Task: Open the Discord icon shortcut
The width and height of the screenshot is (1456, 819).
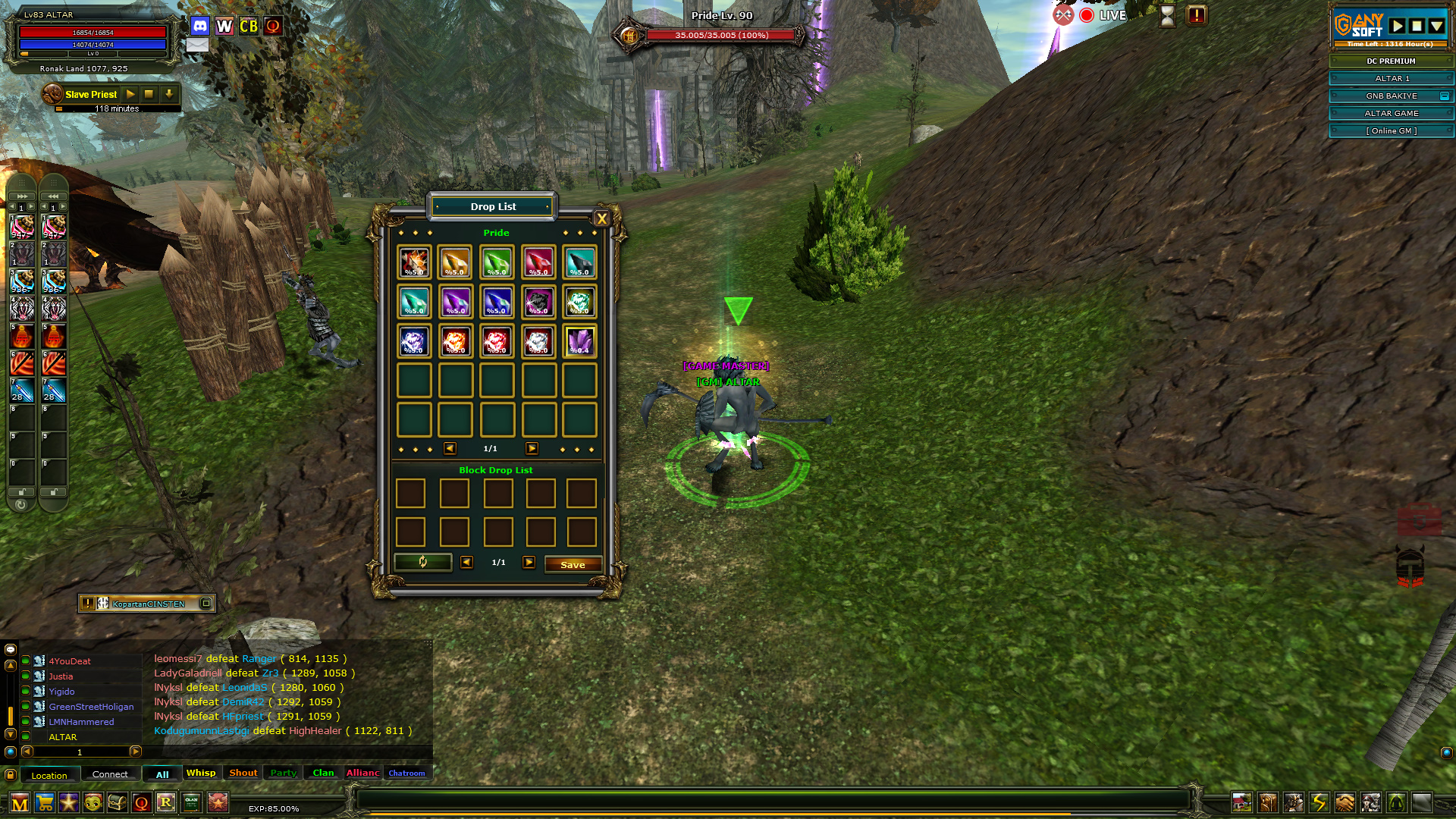Action: coord(200,26)
